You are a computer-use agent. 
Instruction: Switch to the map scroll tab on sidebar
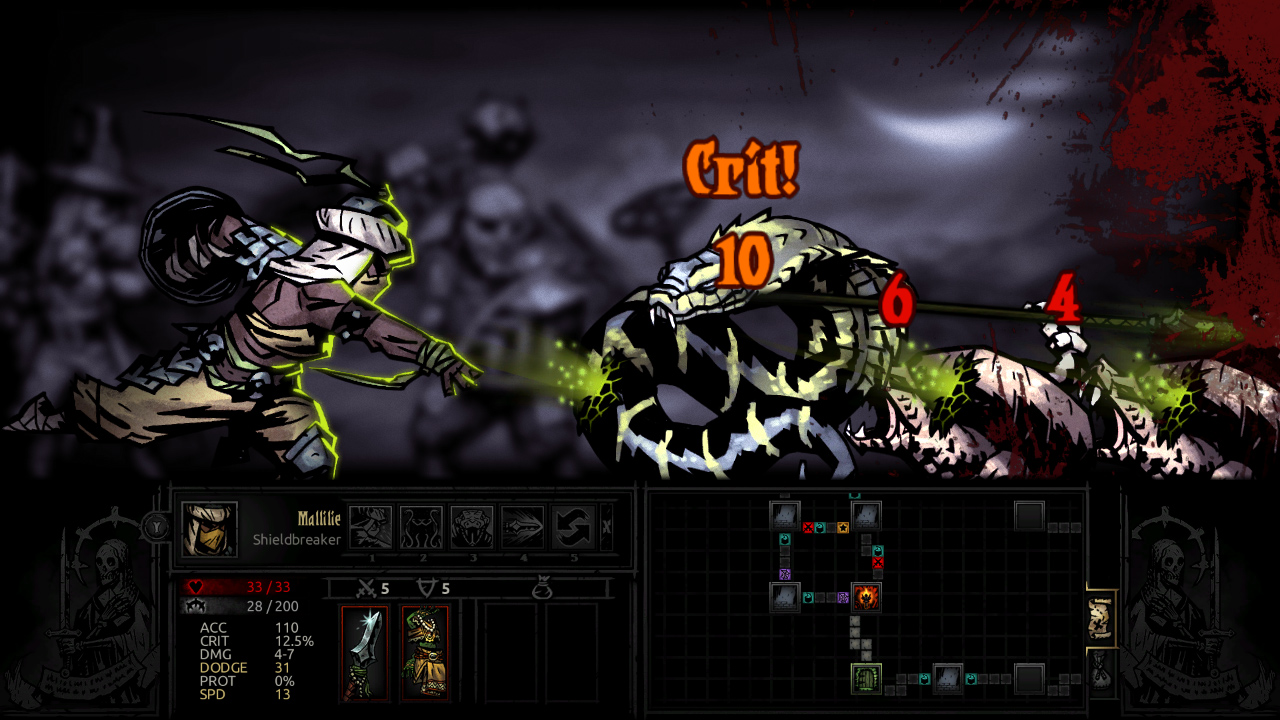[x=1100, y=619]
